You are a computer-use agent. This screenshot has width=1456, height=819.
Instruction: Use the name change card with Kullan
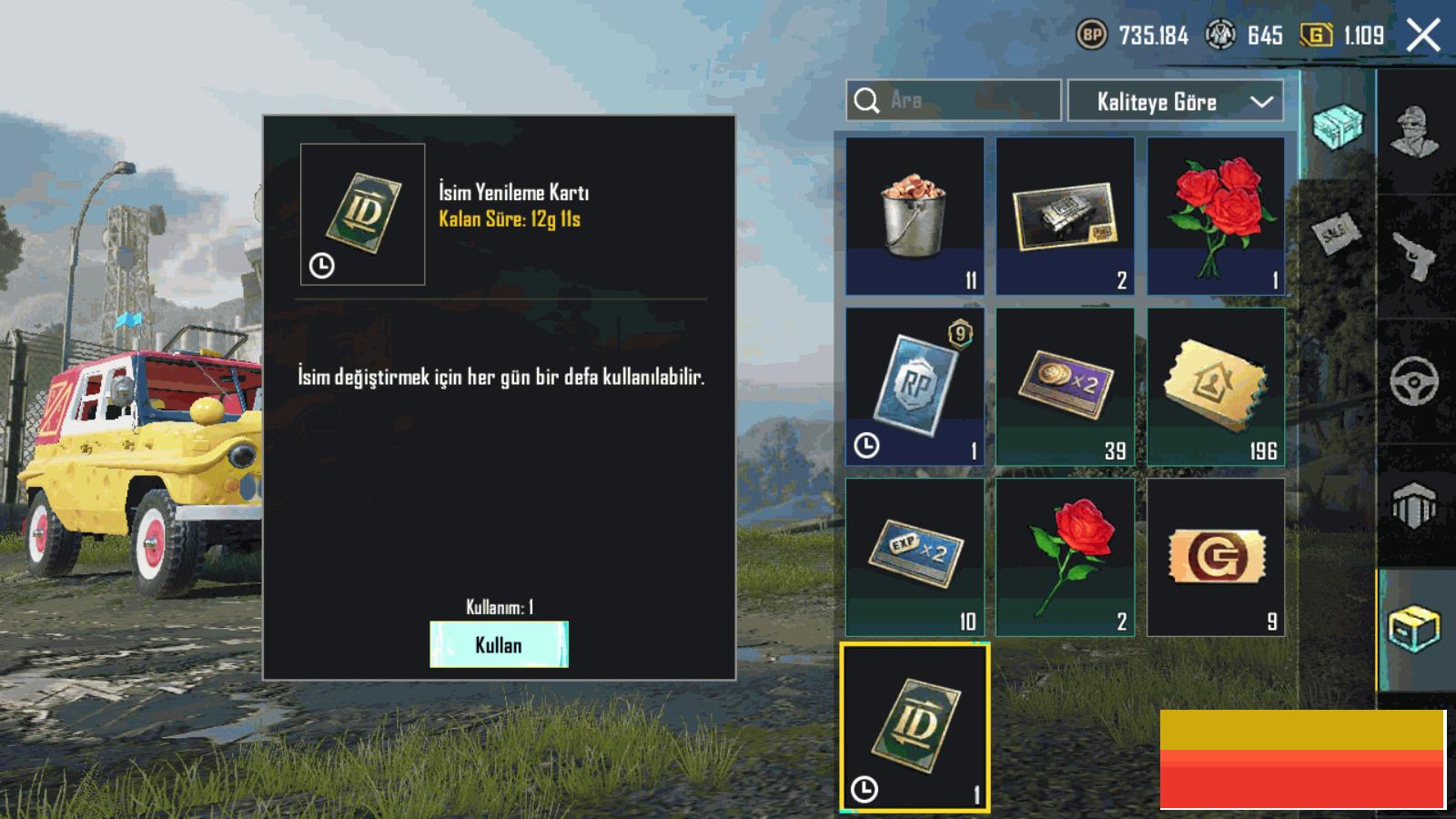499,644
